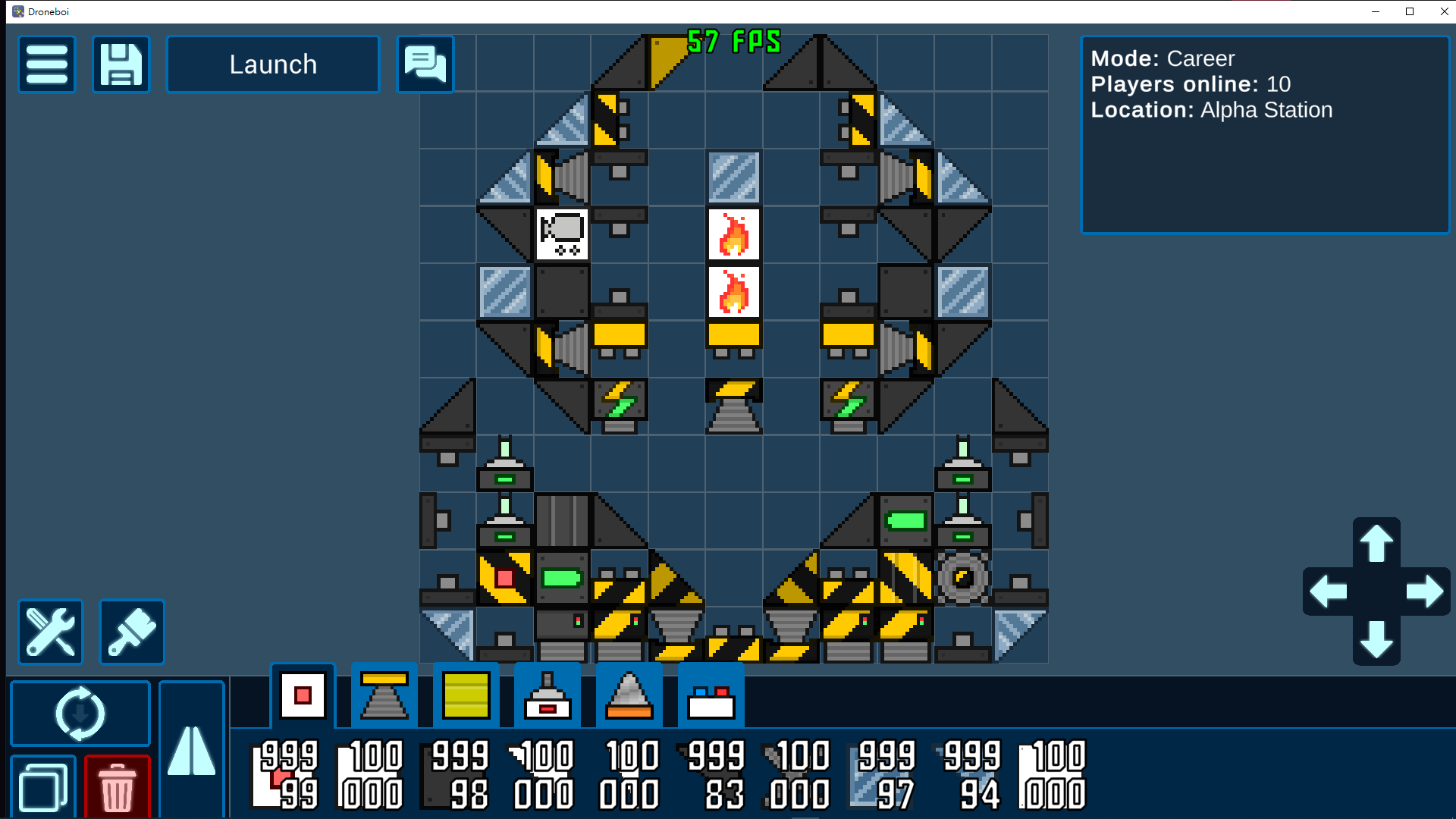Move the view up with the up arrow

click(1376, 543)
